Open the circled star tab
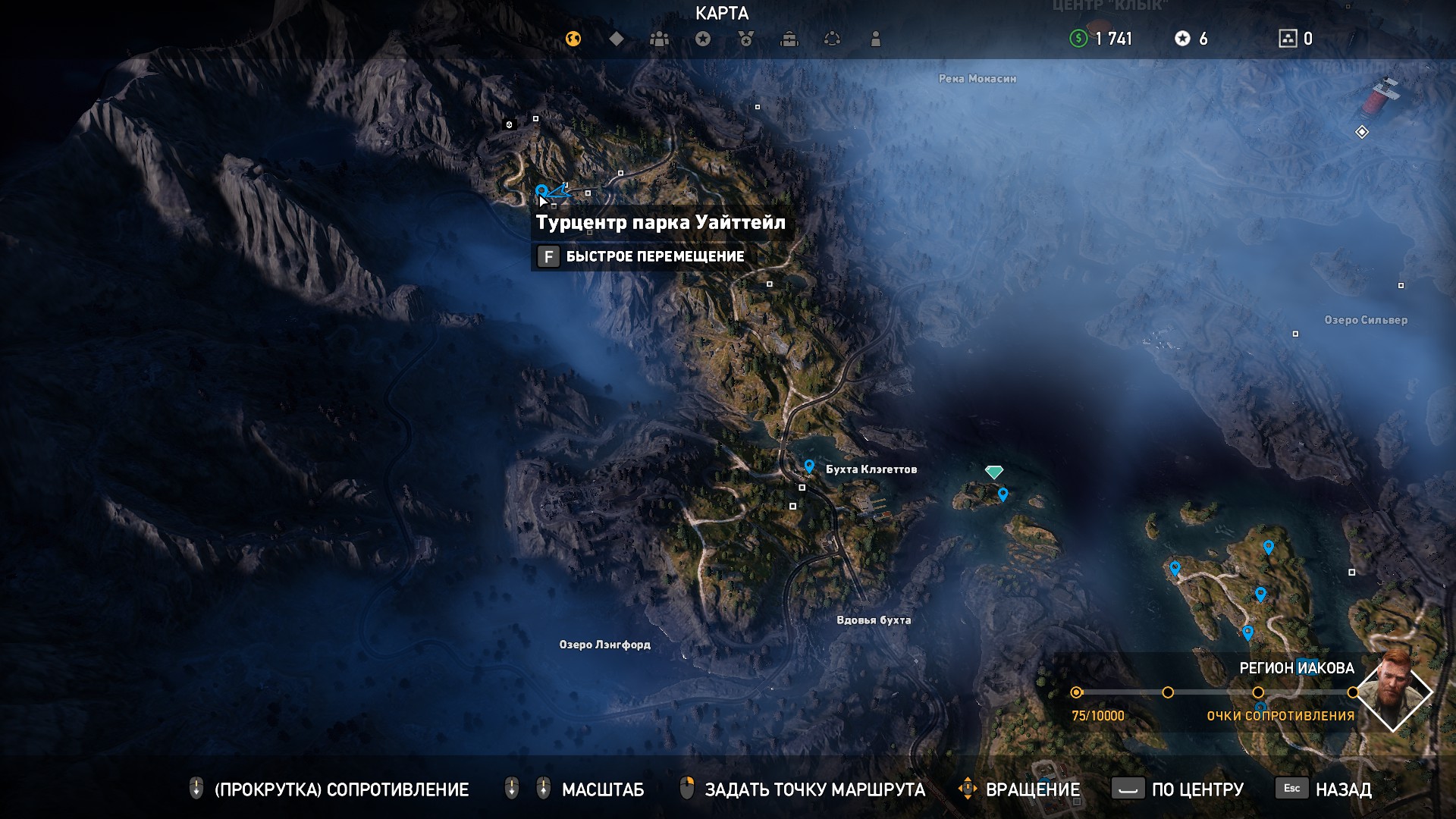 pyautogui.click(x=703, y=39)
